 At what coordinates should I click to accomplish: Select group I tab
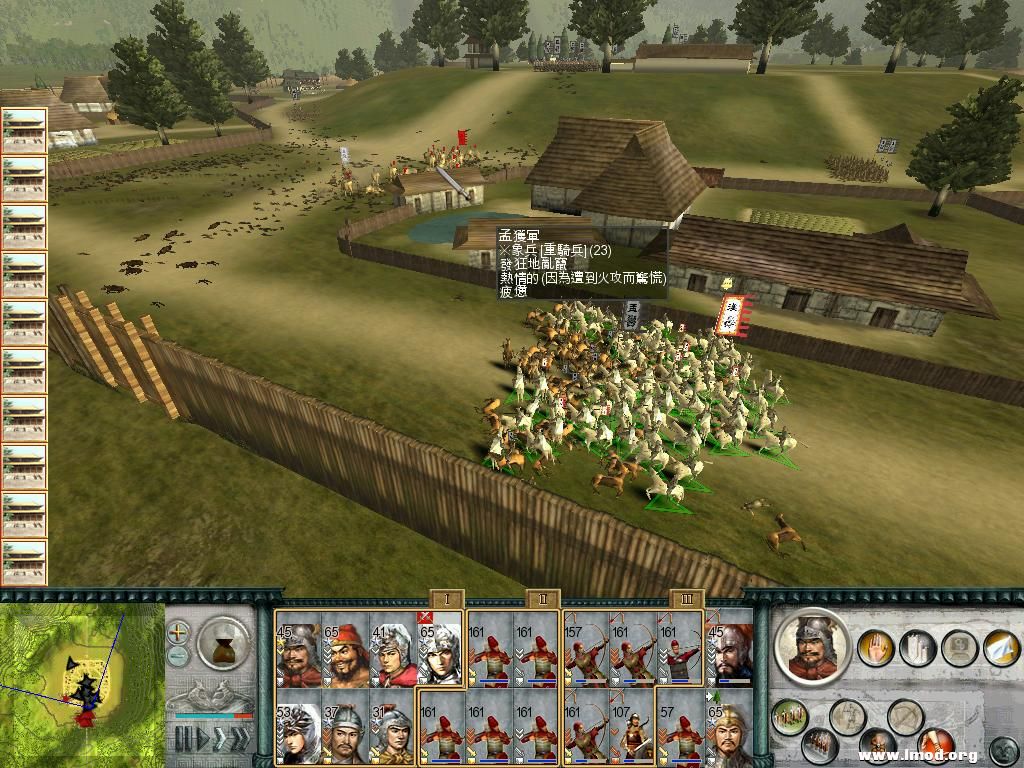448,600
